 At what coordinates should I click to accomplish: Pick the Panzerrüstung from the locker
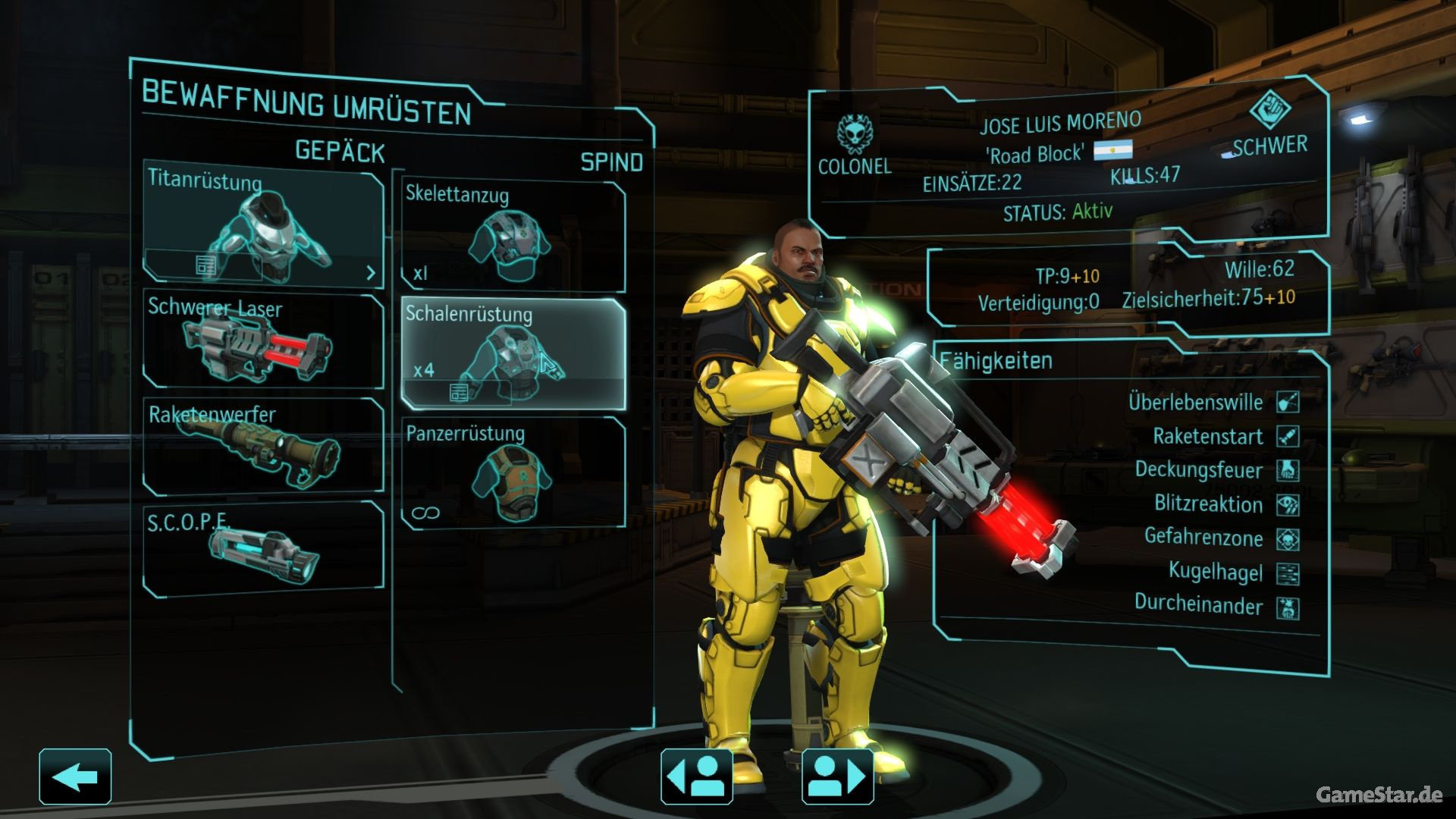pos(513,472)
